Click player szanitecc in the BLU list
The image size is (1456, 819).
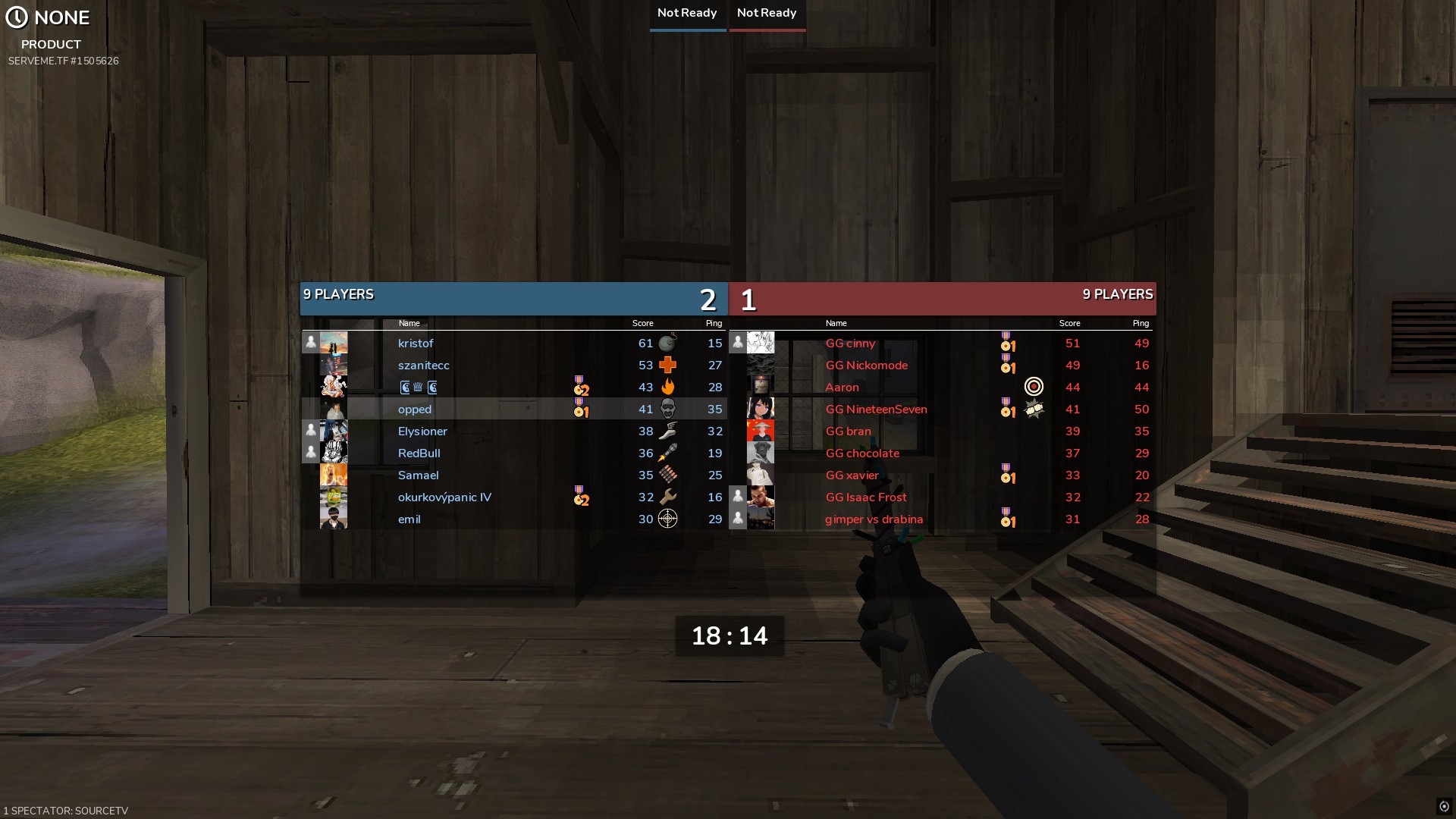coord(423,366)
